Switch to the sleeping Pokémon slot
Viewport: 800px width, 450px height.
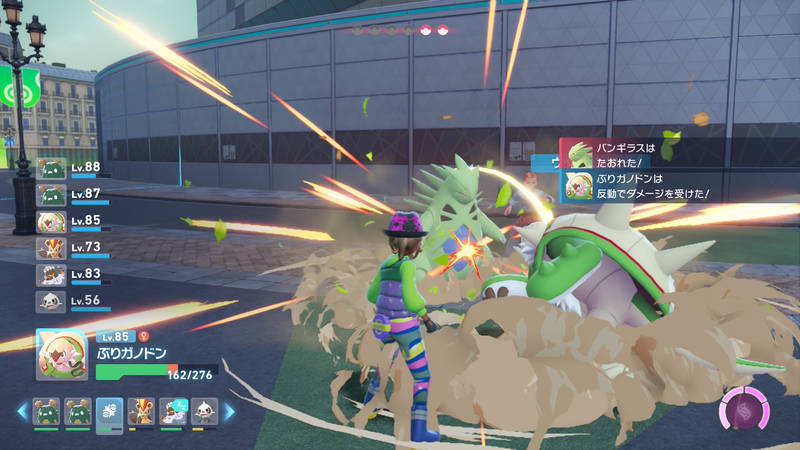click(x=173, y=411)
